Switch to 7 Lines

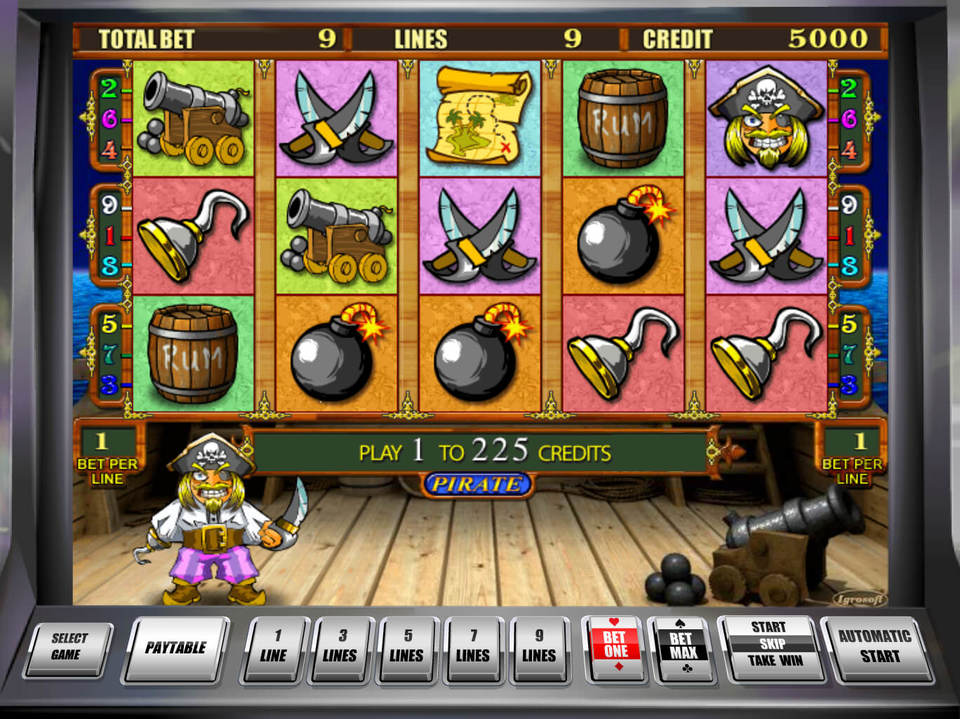pyautogui.click(x=473, y=648)
